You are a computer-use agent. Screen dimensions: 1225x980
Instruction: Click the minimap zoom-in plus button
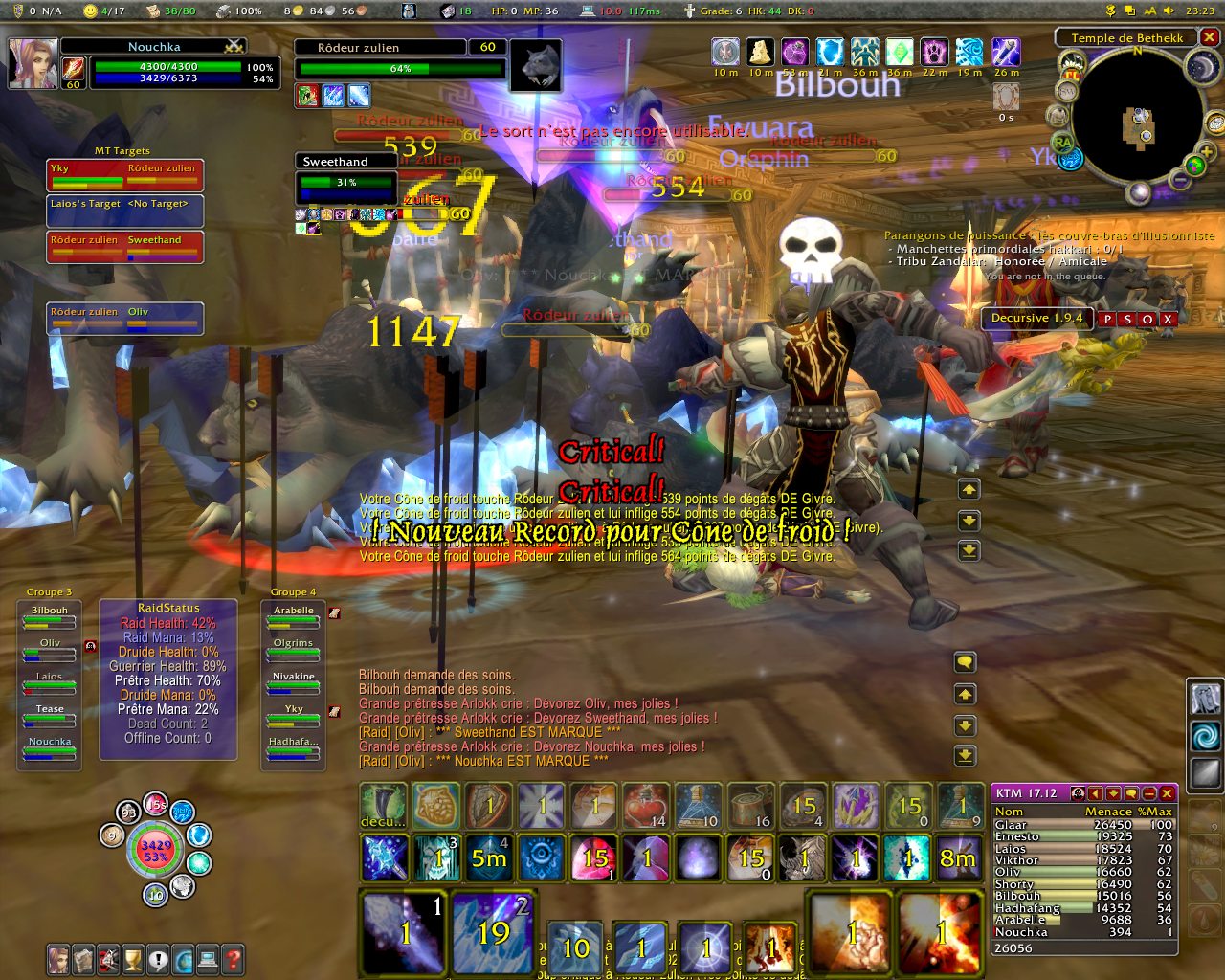click(x=1205, y=152)
